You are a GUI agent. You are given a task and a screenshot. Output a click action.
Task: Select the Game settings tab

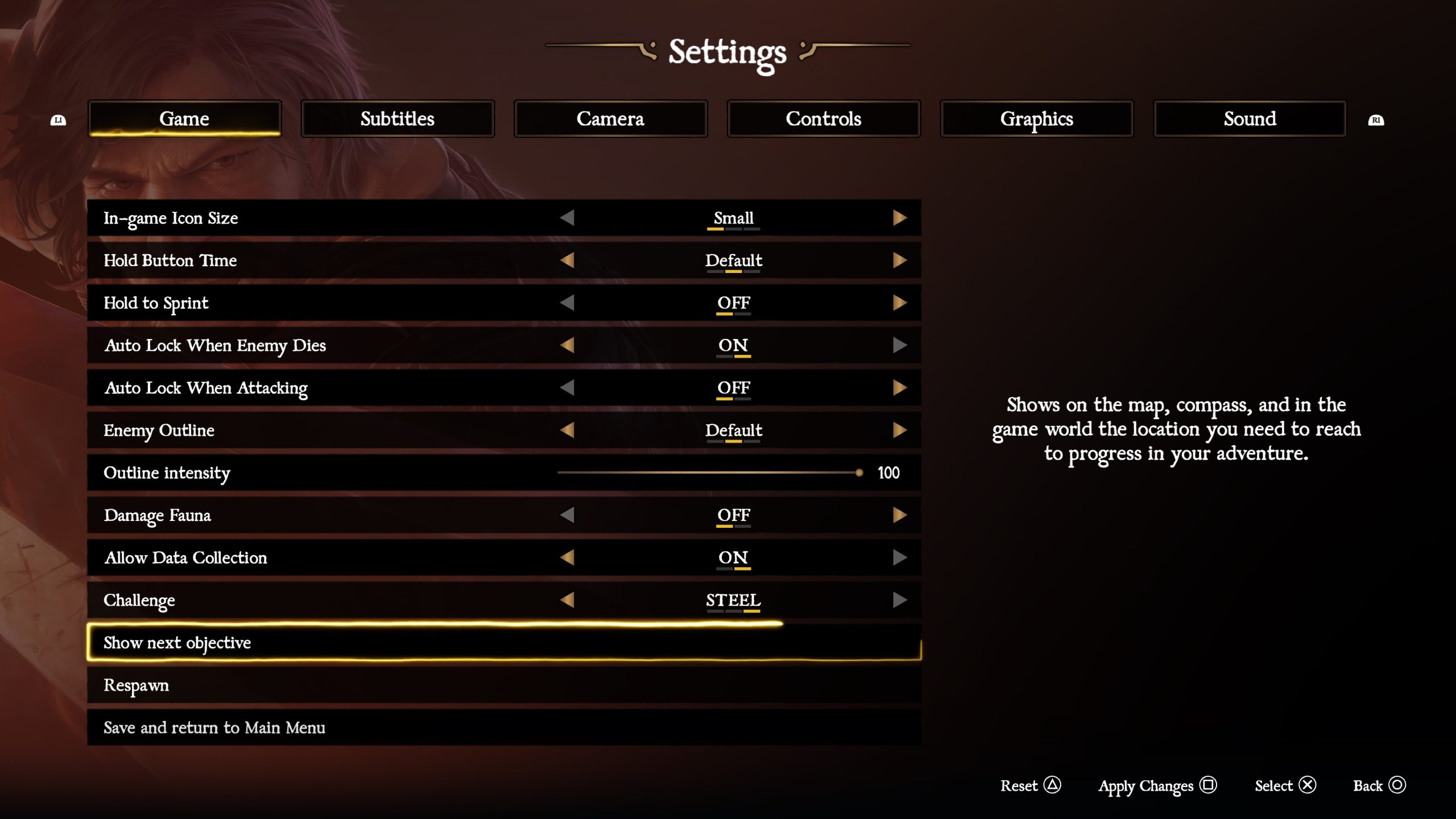184,119
